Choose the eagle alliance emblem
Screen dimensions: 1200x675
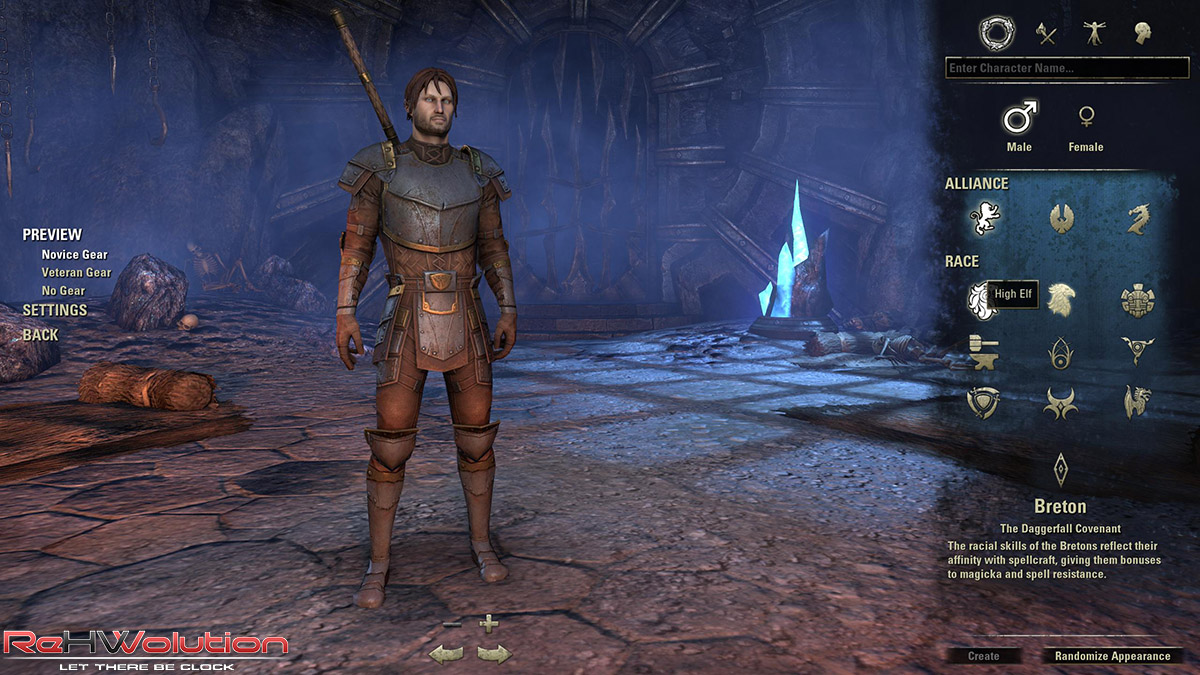point(1061,217)
